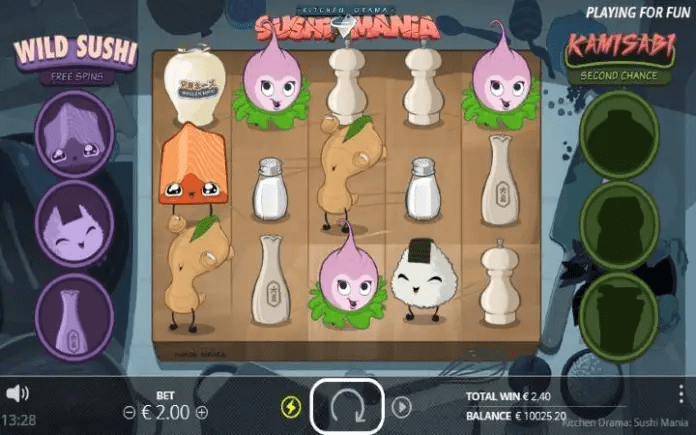This screenshot has height=435, width=696.
Task: Decrease the bet with the minus button
Action: point(129,412)
